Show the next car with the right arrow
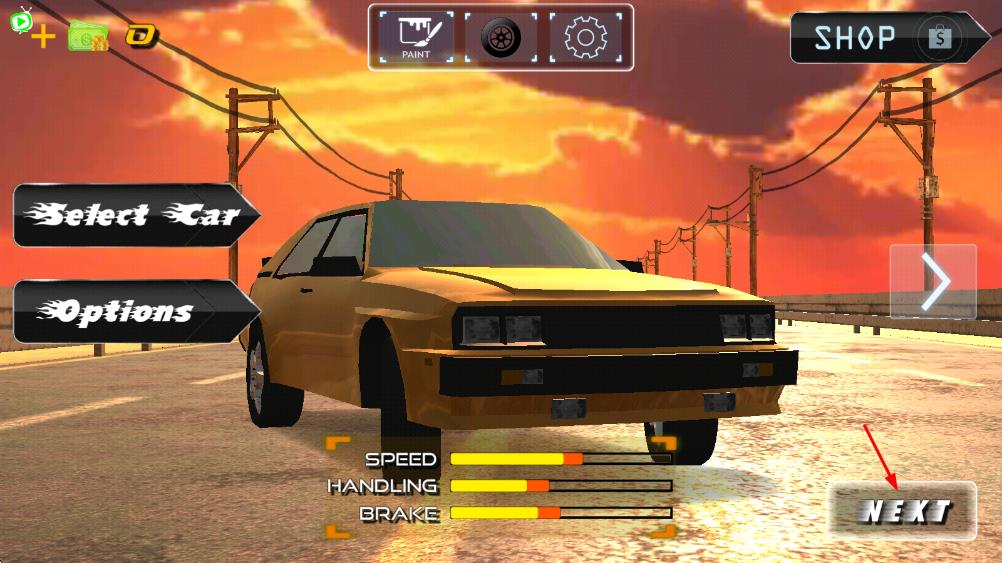 pyautogui.click(x=933, y=282)
